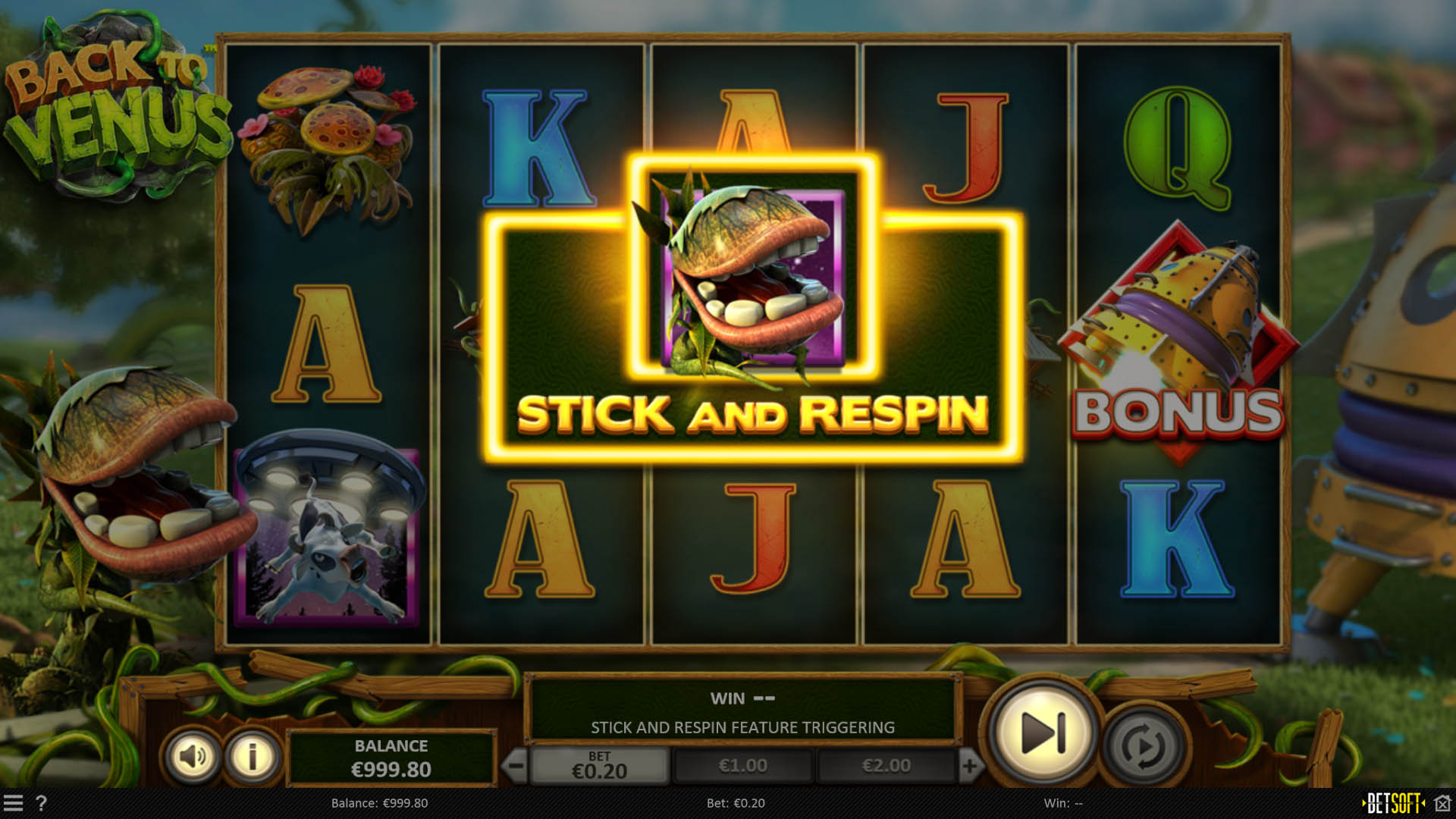Image resolution: width=1456 pixels, height=819 pixels.
Task: Select the €1.00 quick bet option
Action: point(745,765)
